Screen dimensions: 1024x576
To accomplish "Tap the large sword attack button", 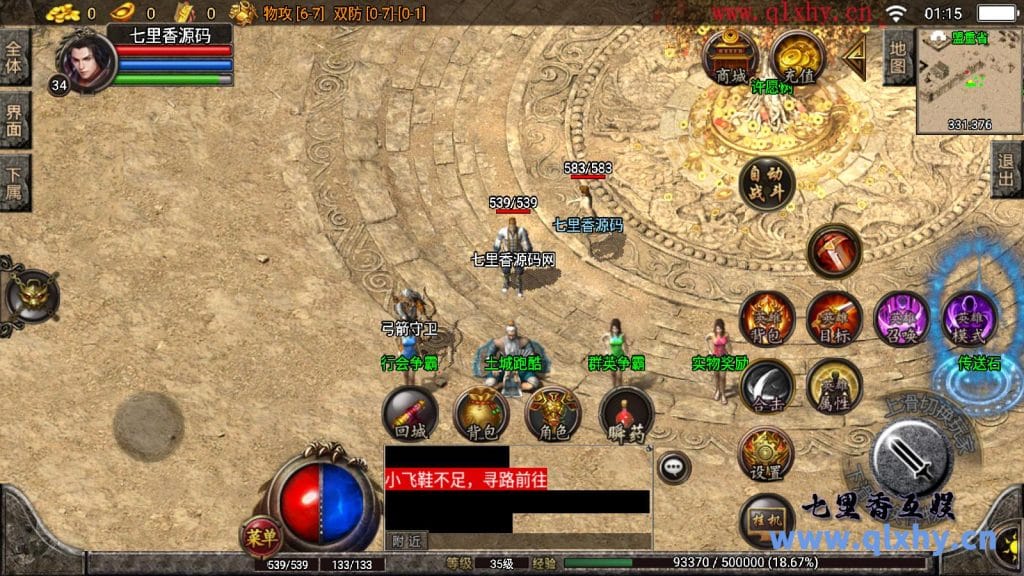I will pyautogui.click(x=910, y=457).
